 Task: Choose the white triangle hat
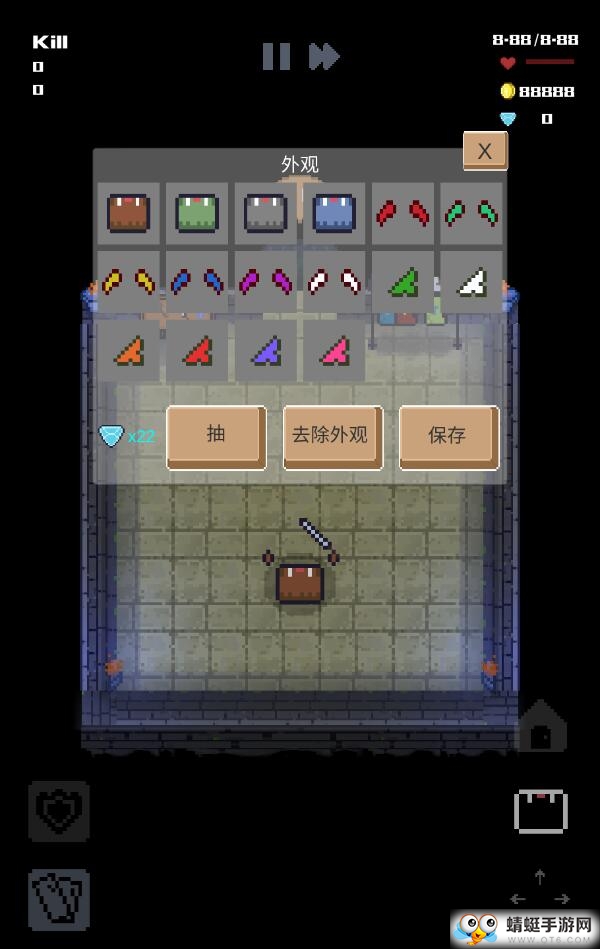click(471, 283)
